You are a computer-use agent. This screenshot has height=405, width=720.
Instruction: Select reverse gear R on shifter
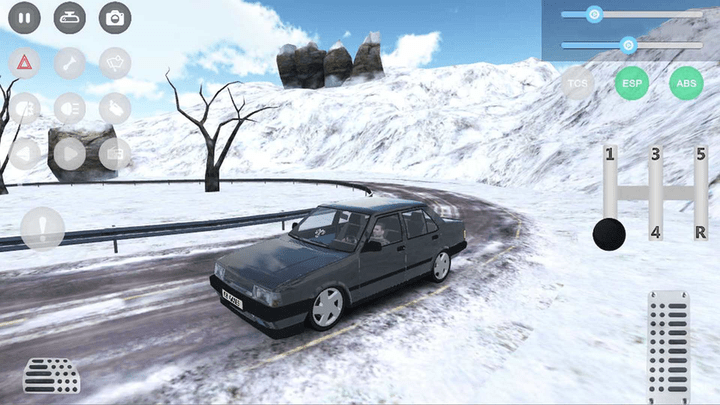pyautogui.click(x=701, y=232)
